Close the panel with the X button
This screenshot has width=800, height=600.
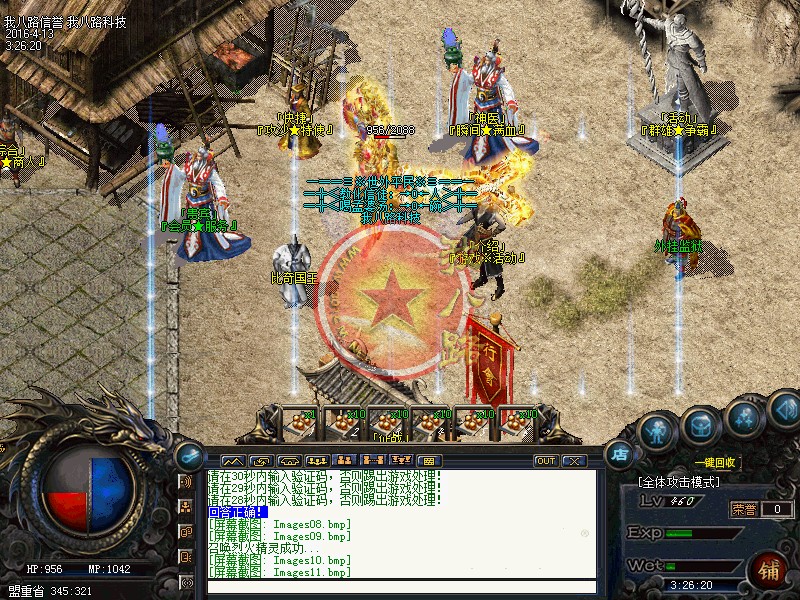[x=574, y=461]
